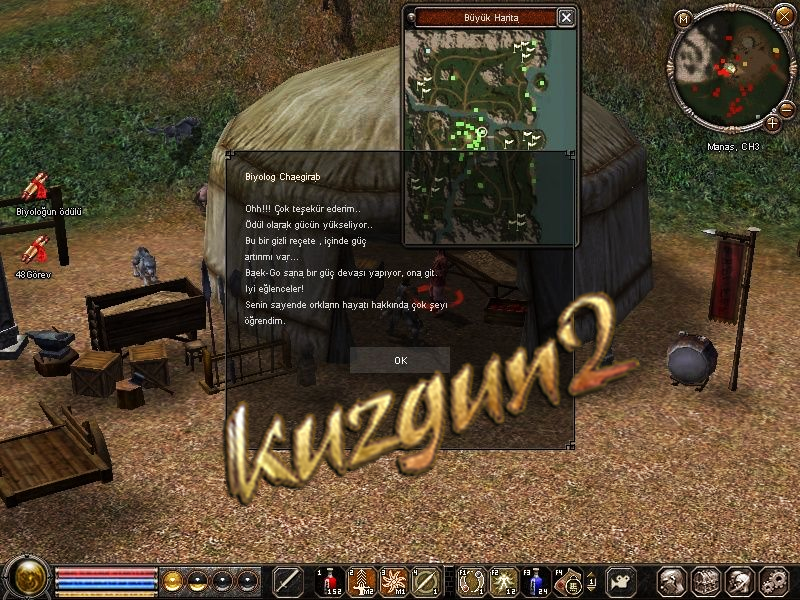Select the sword attack slot on the bar
This screenshot has width=800, height=600.
[288, 580]
